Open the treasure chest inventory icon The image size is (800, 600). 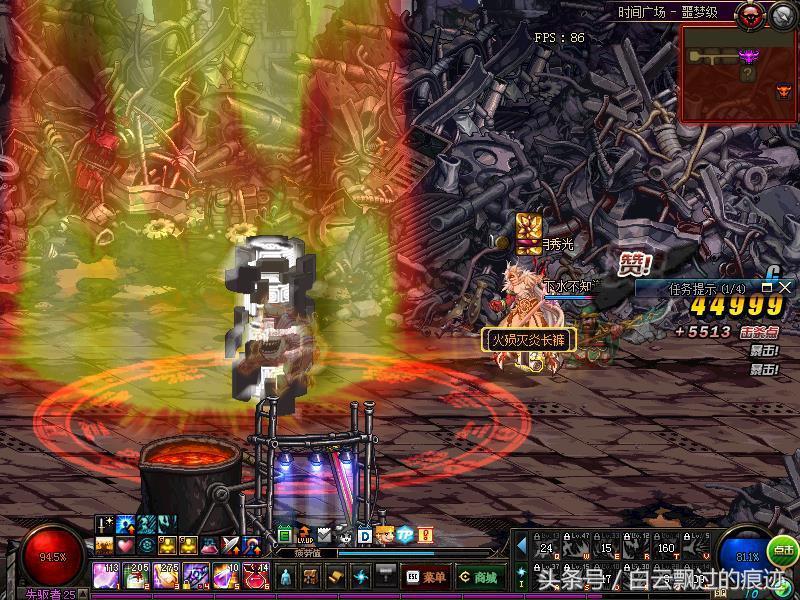click(311, 577)
